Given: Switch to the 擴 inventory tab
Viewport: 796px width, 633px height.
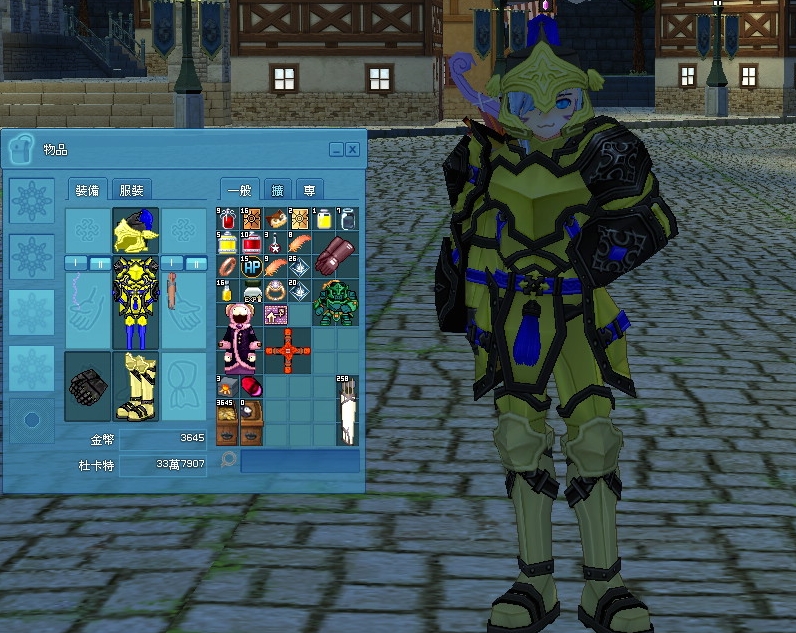Looking at the screenshot, I should (277, 190).
